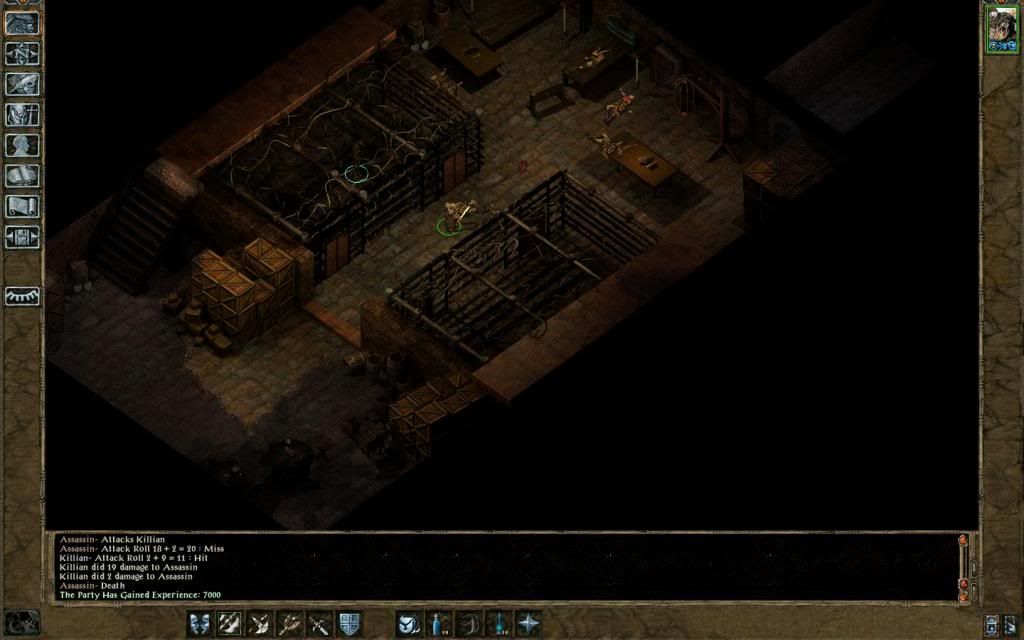Viewport: 1024px width, 640px height.
Task: Open the journal with the quill icon
Action: pyautogui.click(x=22, y=84)
